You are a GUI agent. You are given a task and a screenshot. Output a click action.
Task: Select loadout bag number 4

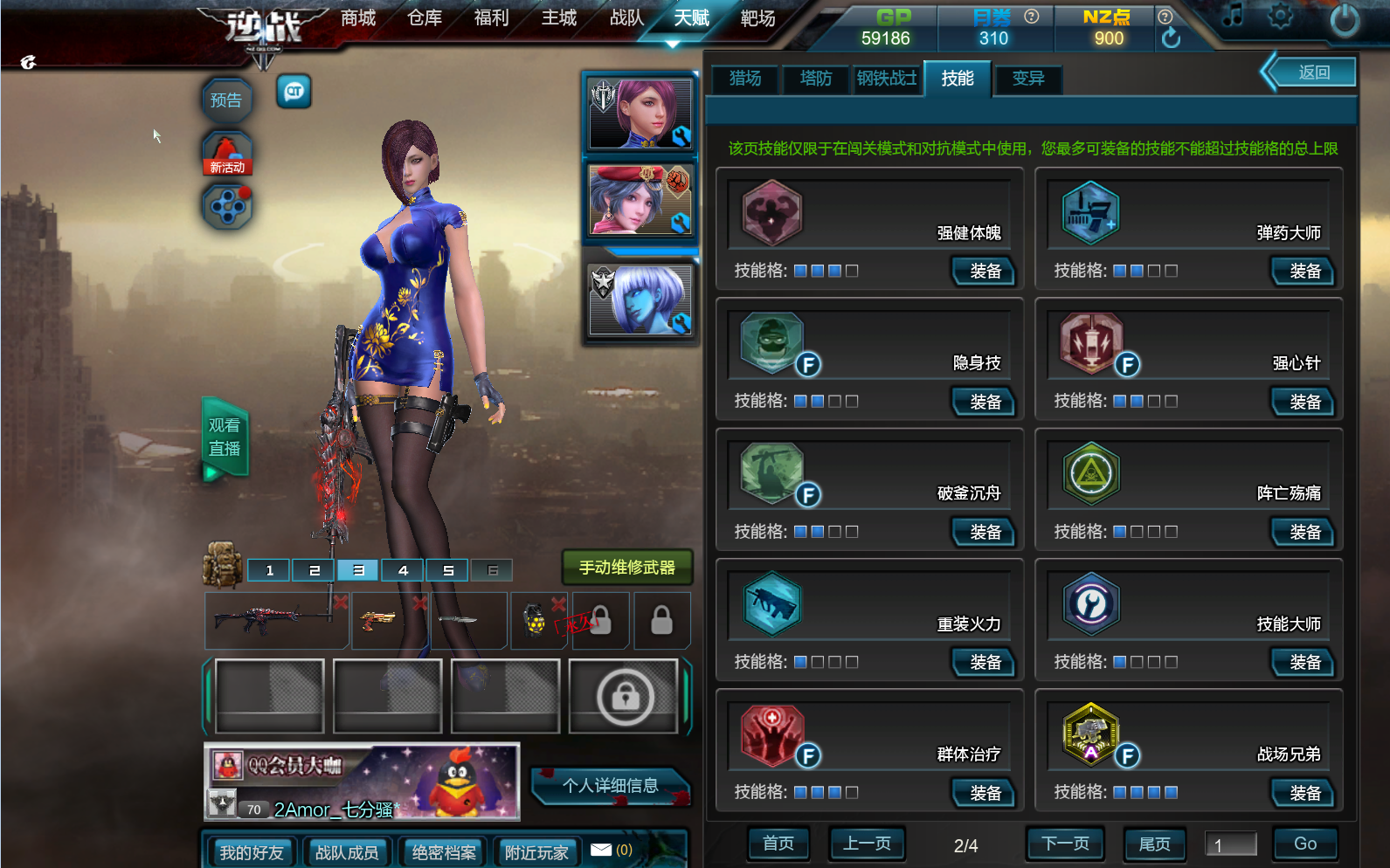[403, 570]
